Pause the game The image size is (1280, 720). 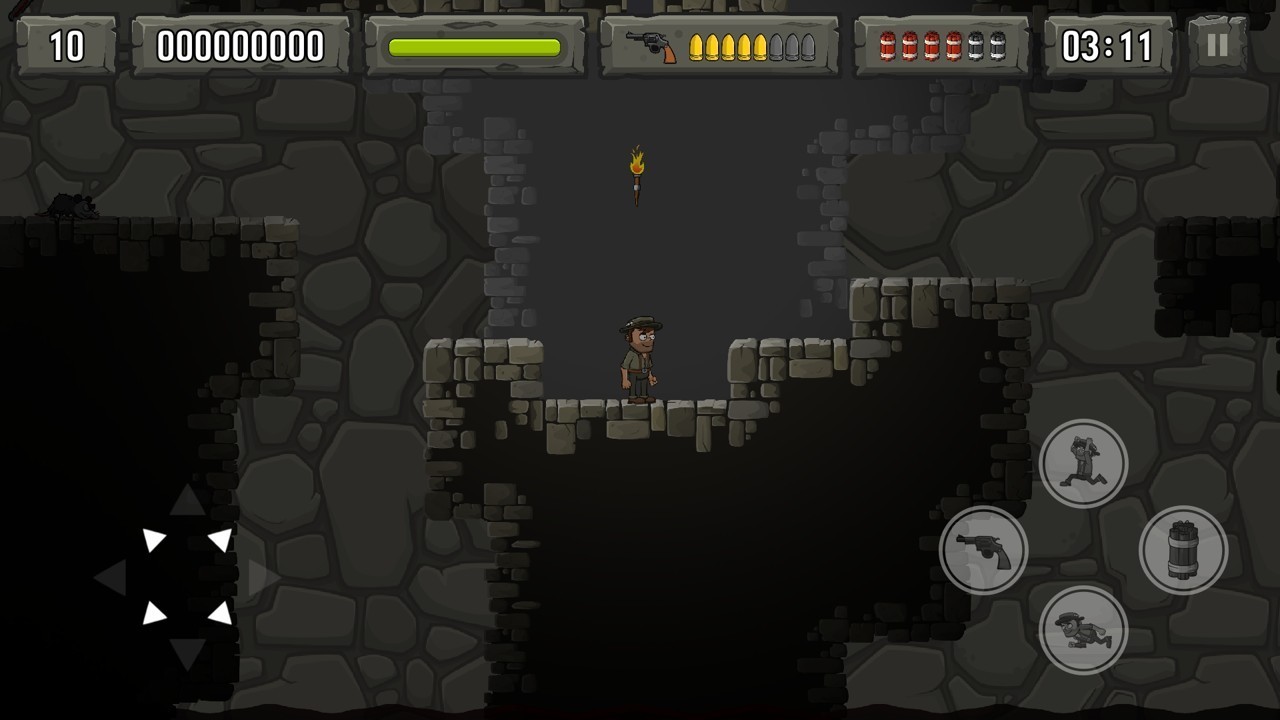[x=1217, y=46]
